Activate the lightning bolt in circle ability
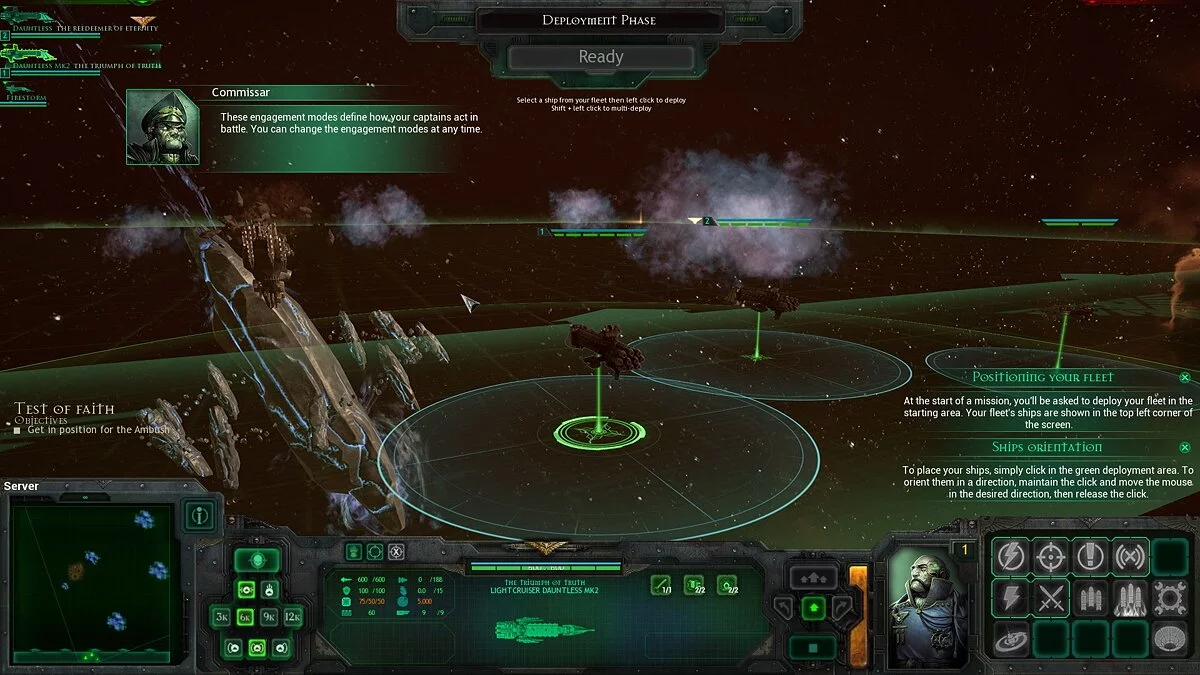 coord(1010,557)
